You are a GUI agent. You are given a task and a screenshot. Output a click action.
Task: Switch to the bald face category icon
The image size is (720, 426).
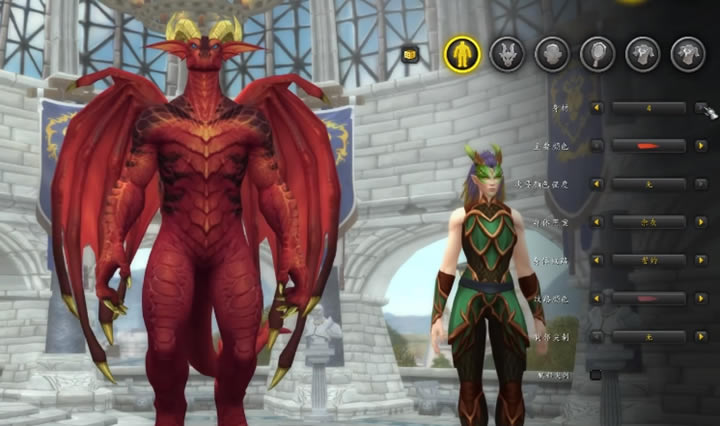point(552,53)
